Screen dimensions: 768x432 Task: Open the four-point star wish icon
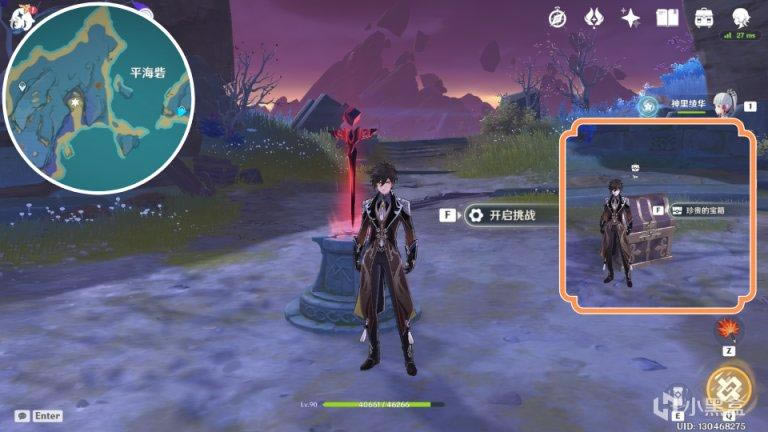631,17
